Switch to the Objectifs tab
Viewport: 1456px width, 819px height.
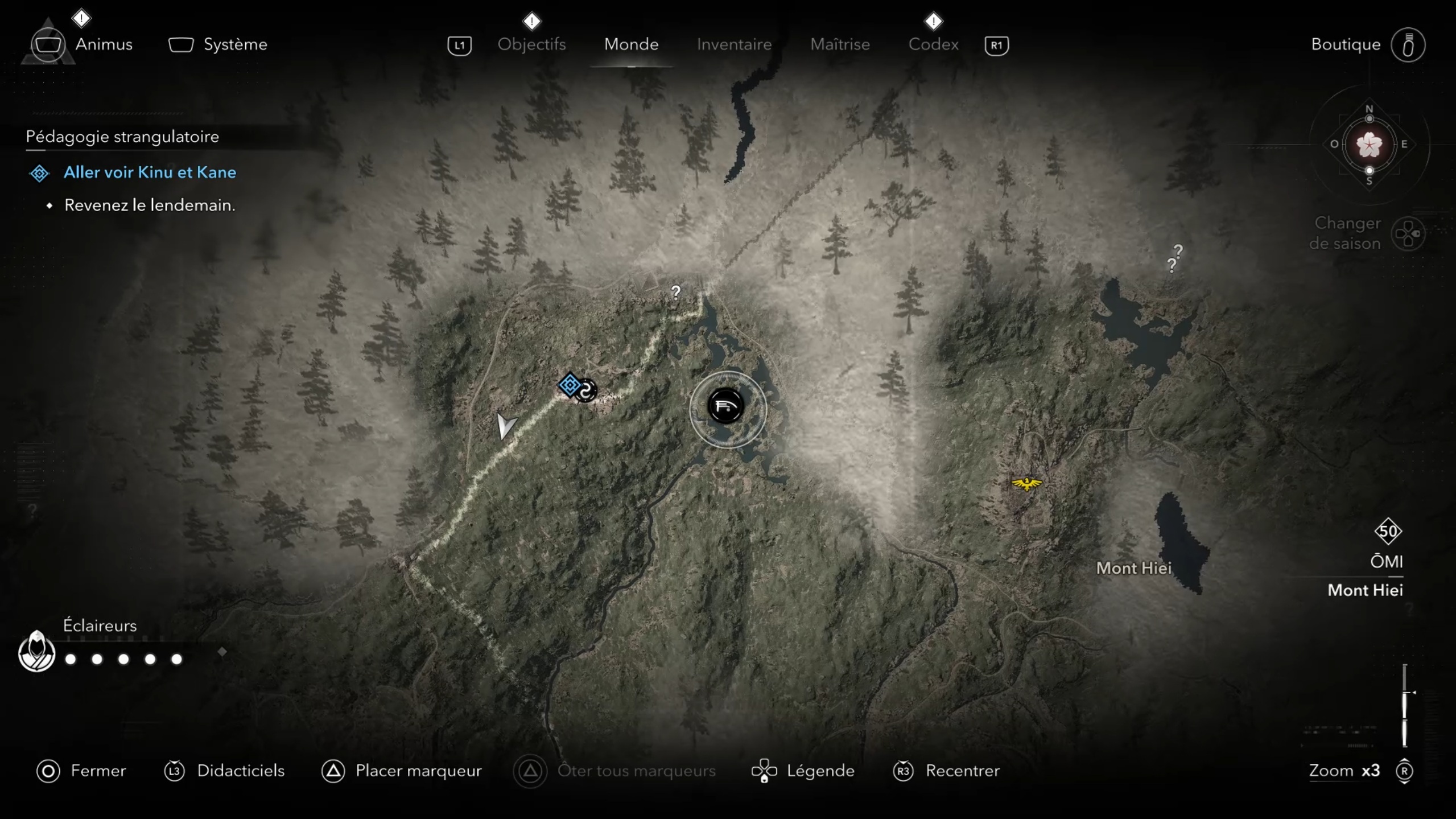point(531,44)
